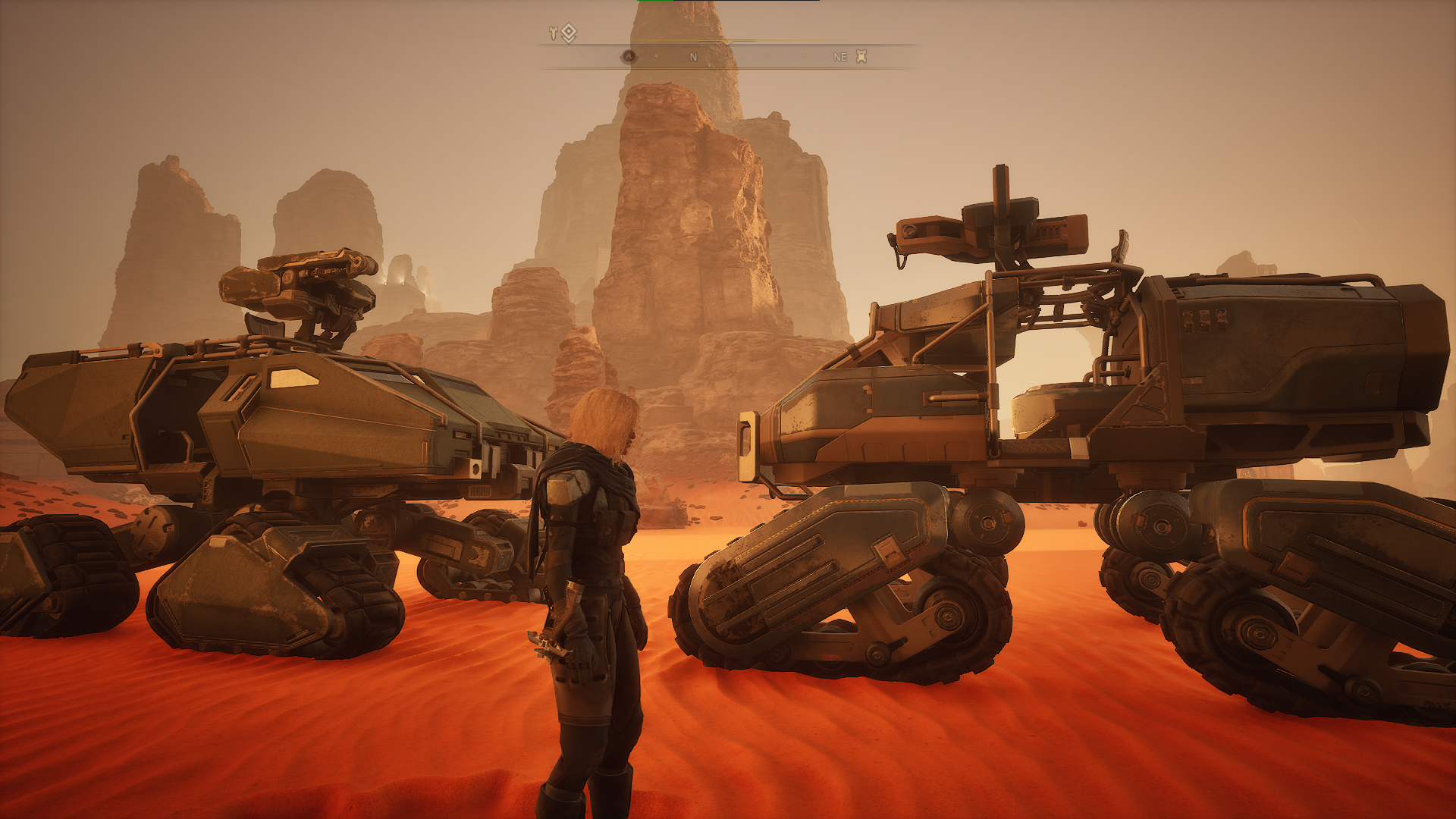Click the wrench icon above the compass

tap(554, 33)
